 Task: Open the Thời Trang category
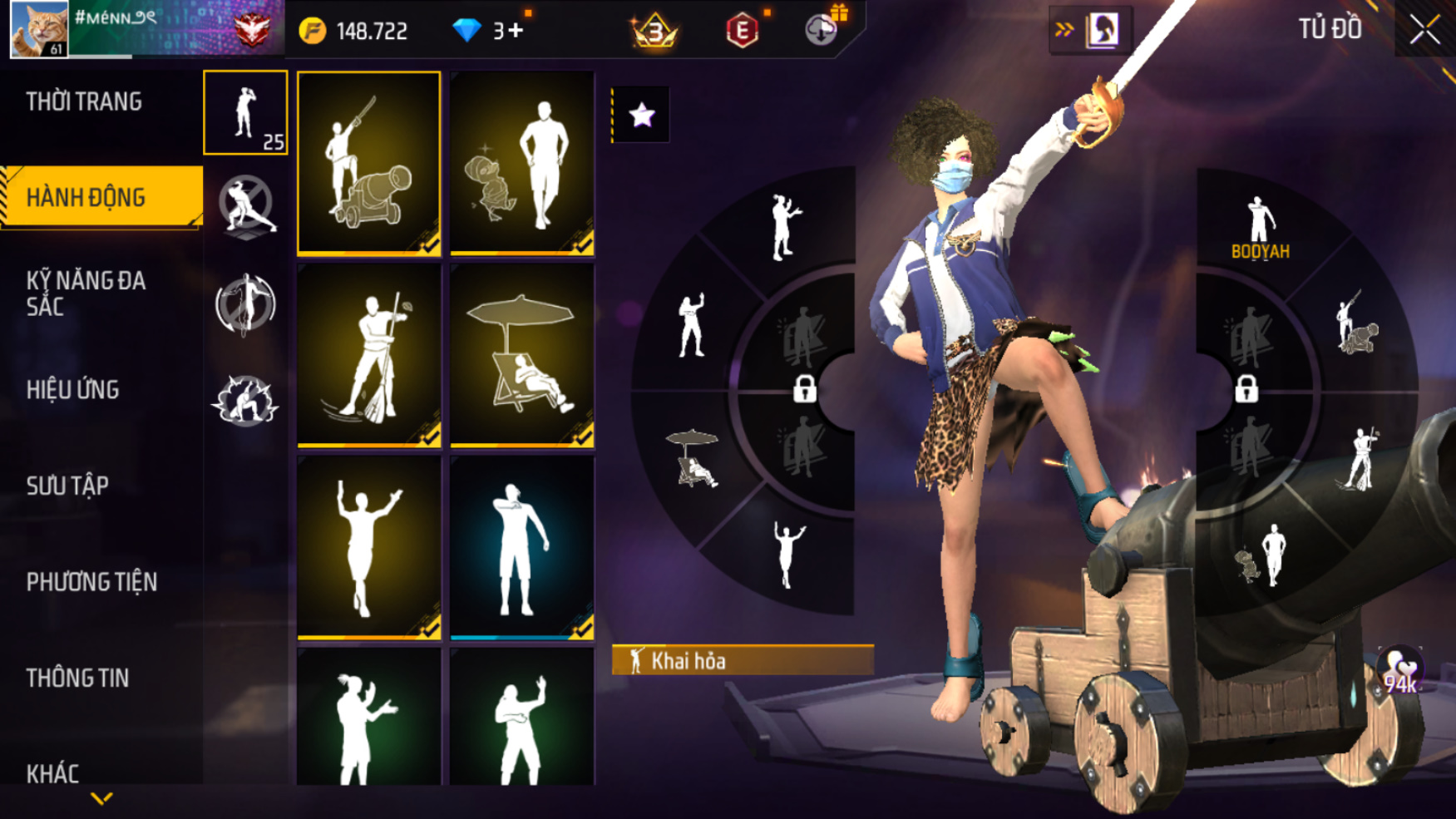(x=84, y=101)
